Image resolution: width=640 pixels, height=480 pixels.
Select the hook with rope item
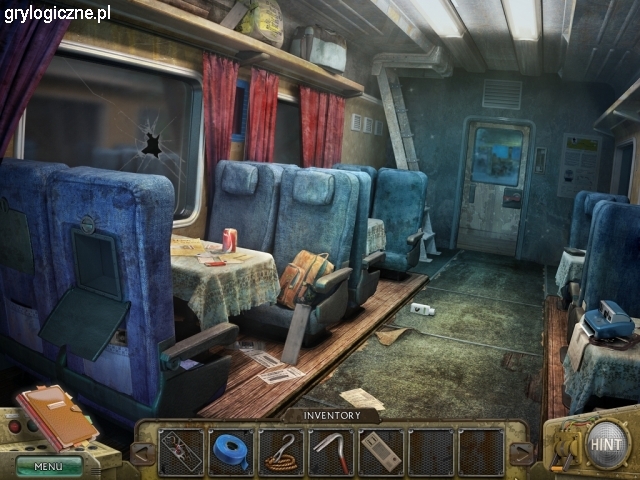click(x=281, y=451)
